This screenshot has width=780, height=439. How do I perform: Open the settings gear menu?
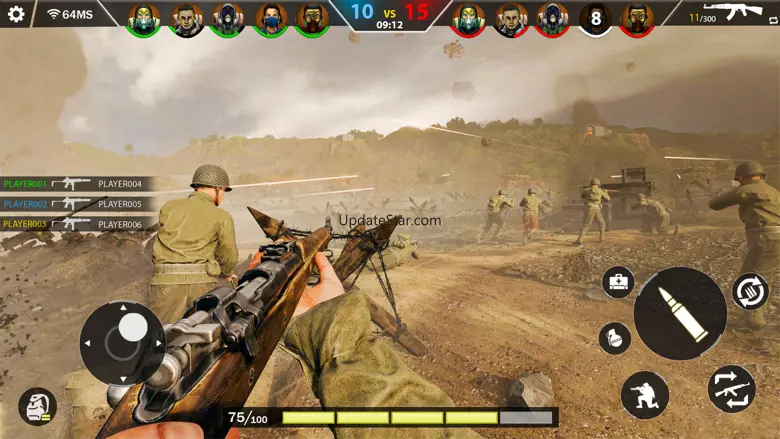coord(16,15)
